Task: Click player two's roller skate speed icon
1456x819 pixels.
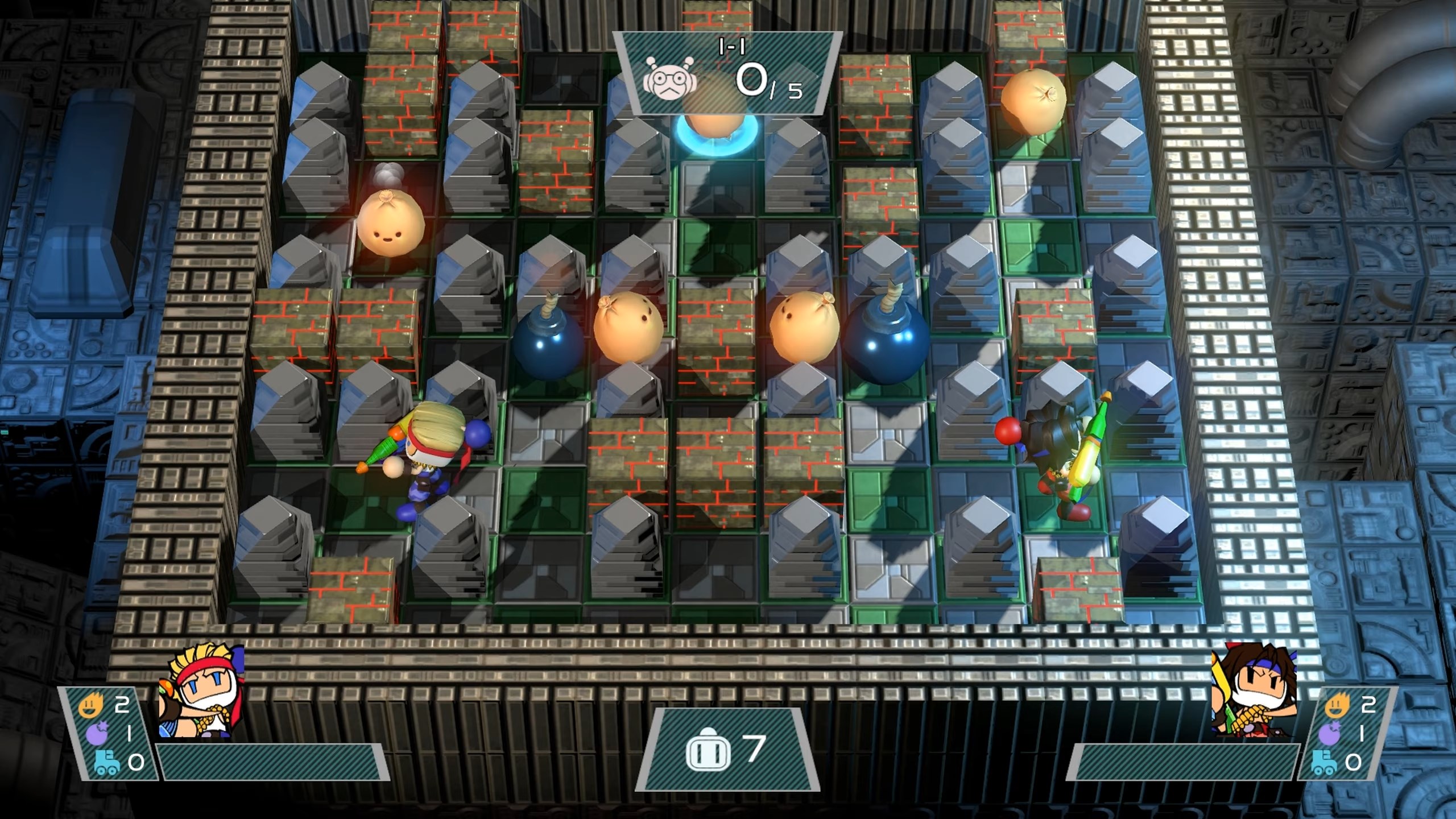Action: tap(1323, 762)
